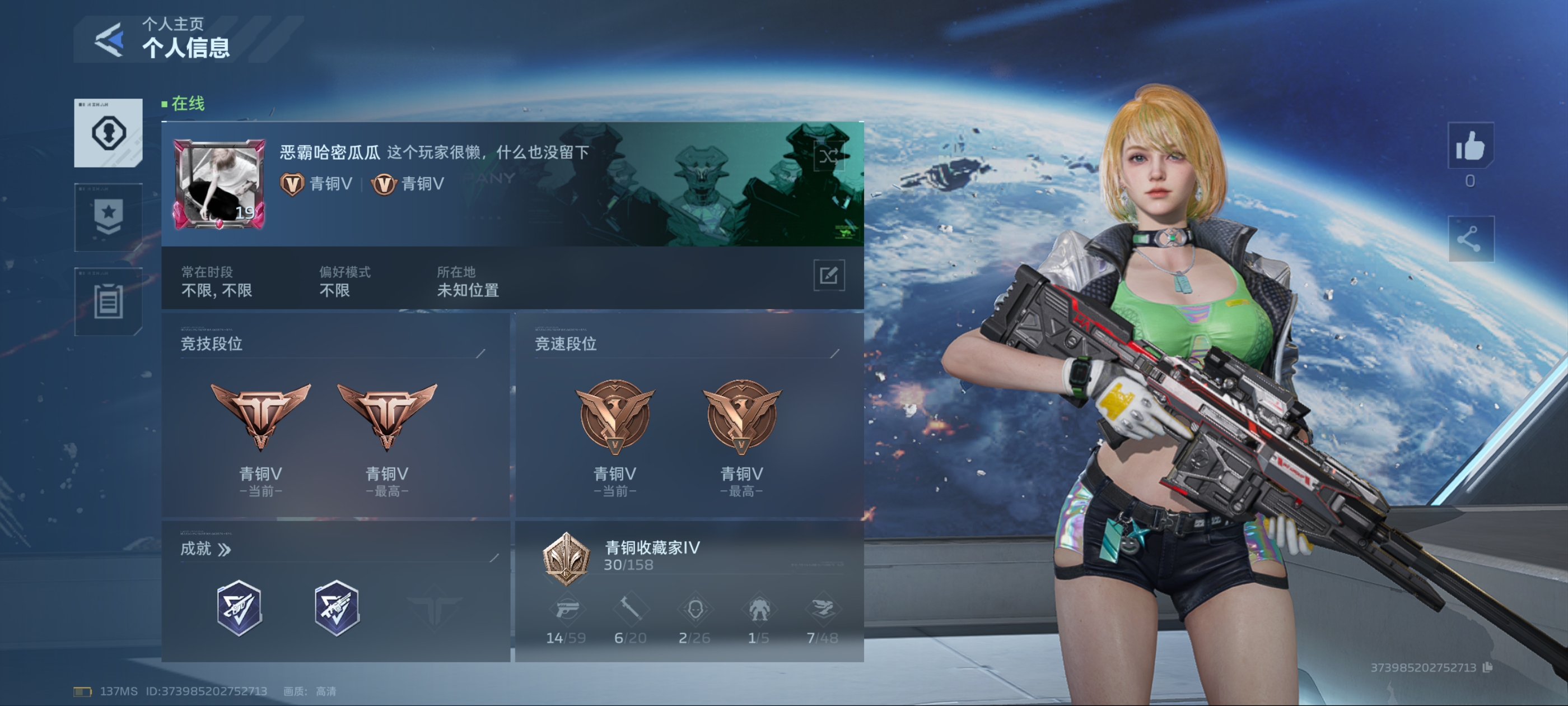
Task: Select the mech collection category icon
Action: [758, 609]
